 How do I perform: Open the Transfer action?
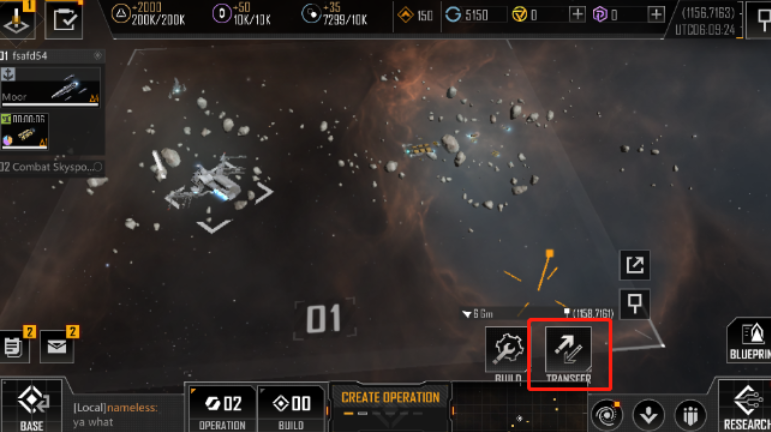[x=567, y=352]
